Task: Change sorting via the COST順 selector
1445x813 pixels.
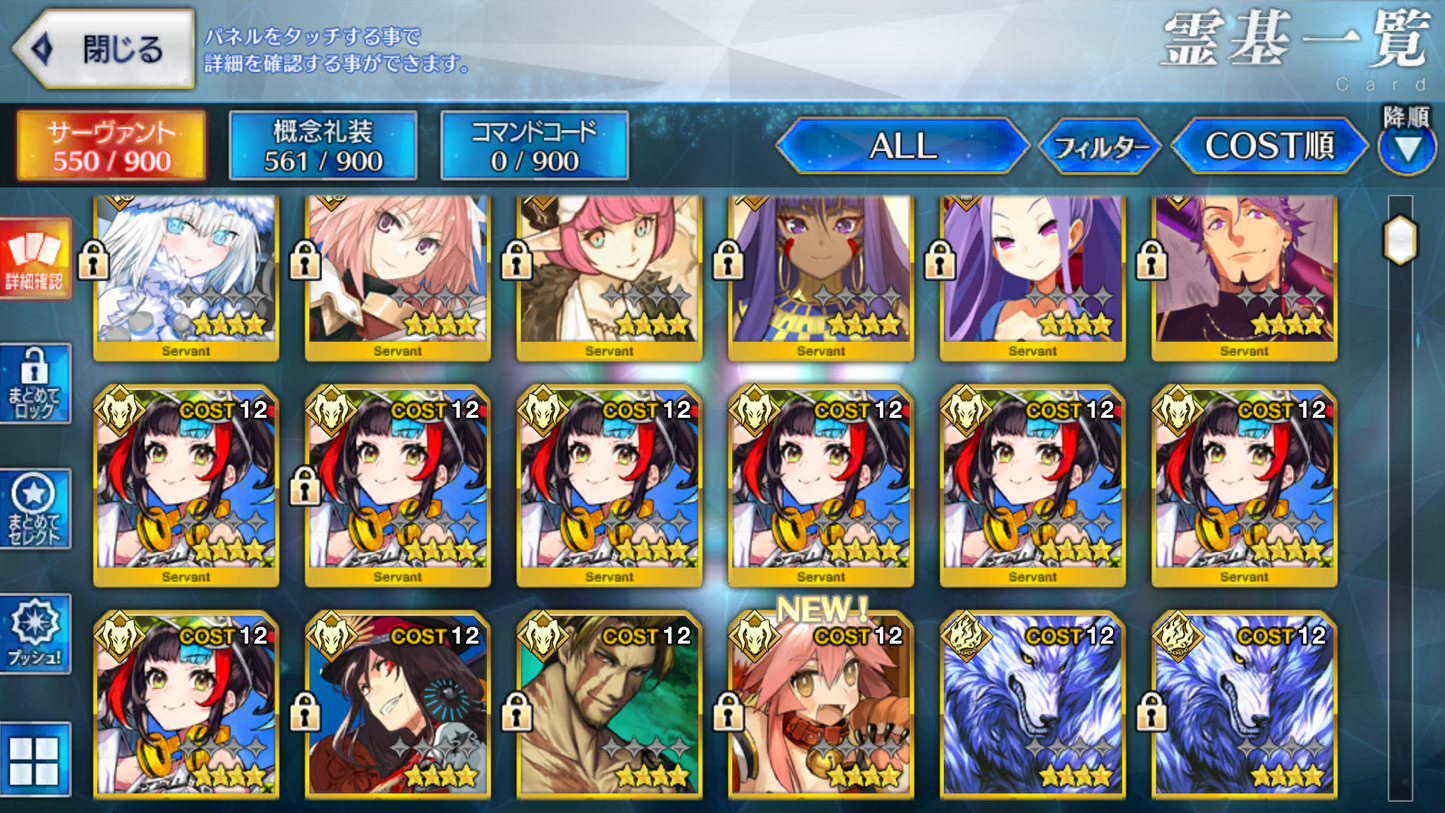Action: click(x=1272, y=147)
